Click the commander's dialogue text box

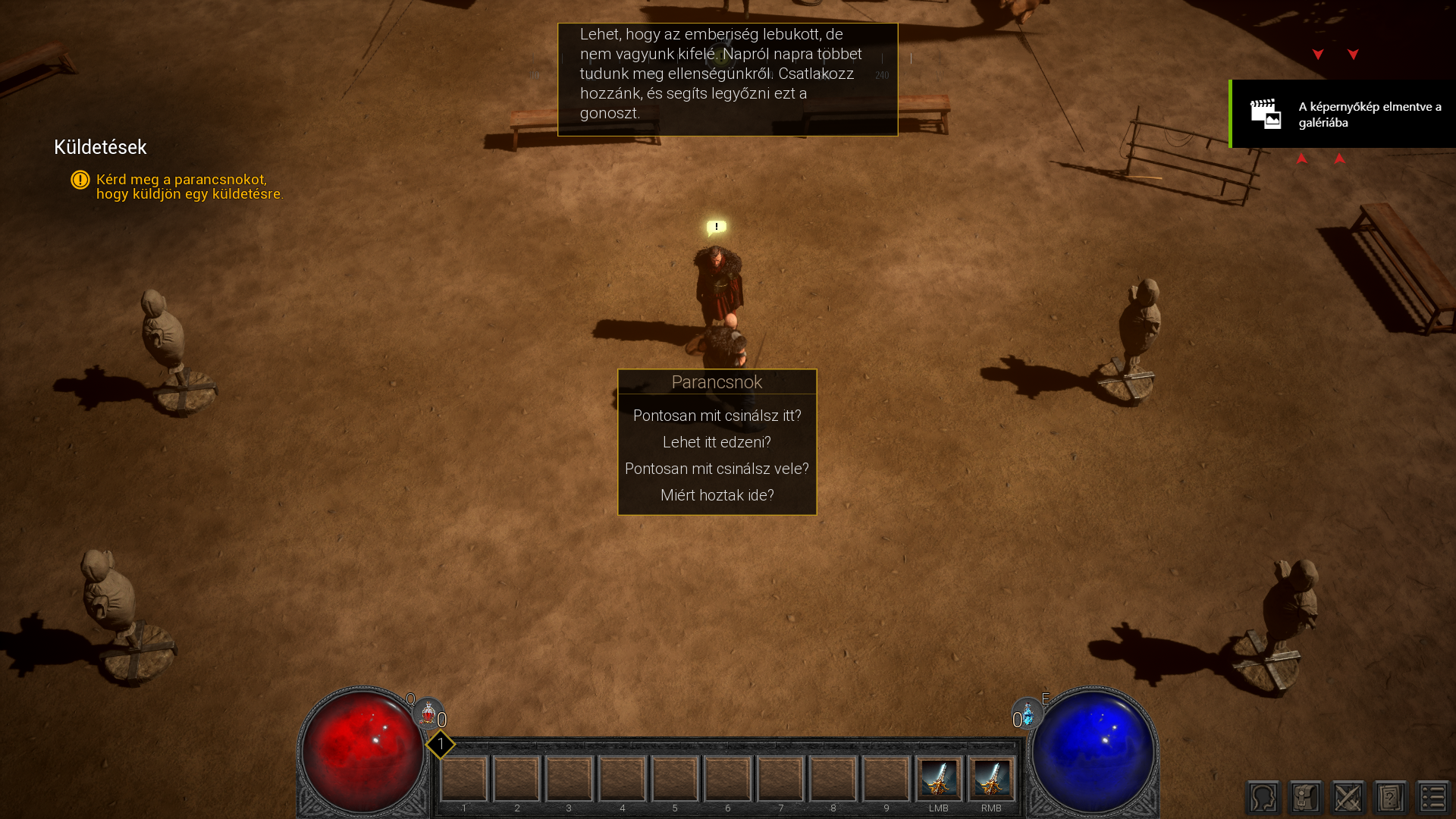pos(727,80)
